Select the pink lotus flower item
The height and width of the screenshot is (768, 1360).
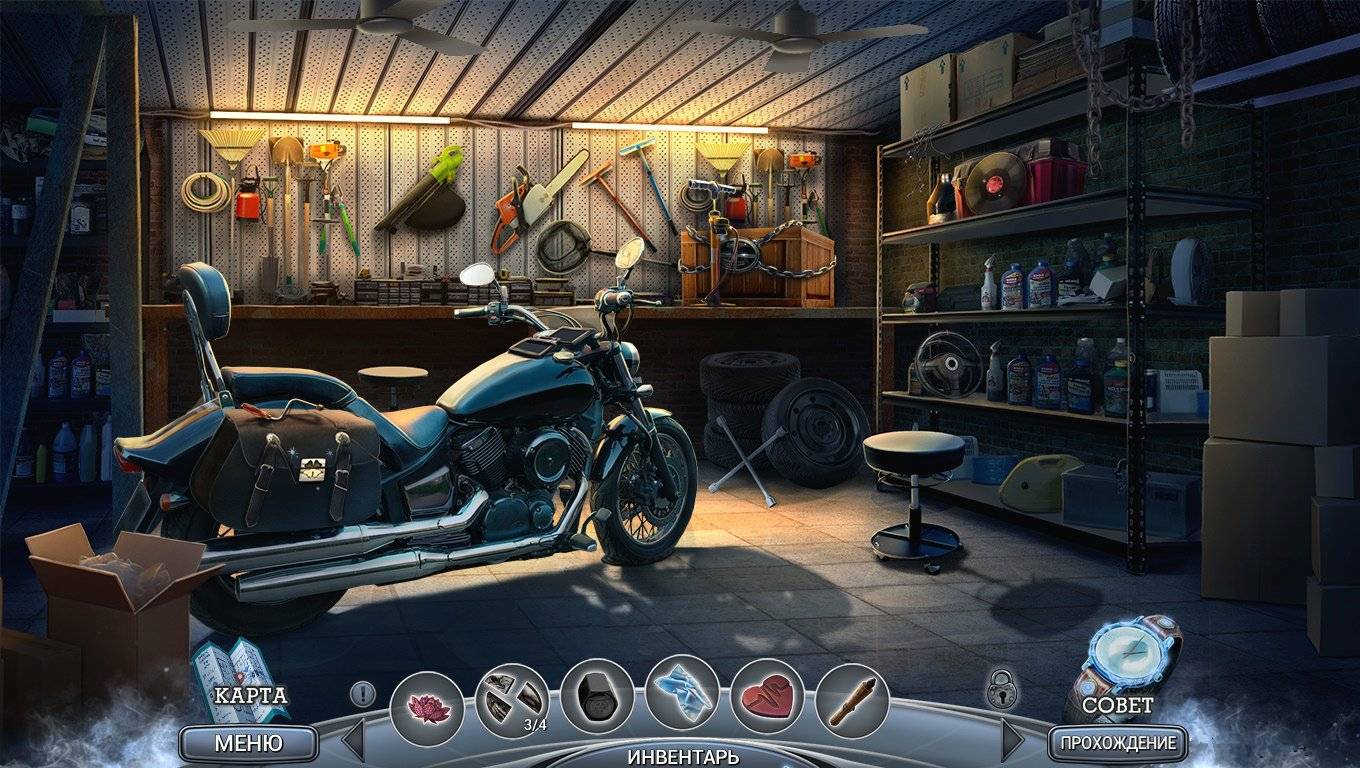click(x=427, y=708)
